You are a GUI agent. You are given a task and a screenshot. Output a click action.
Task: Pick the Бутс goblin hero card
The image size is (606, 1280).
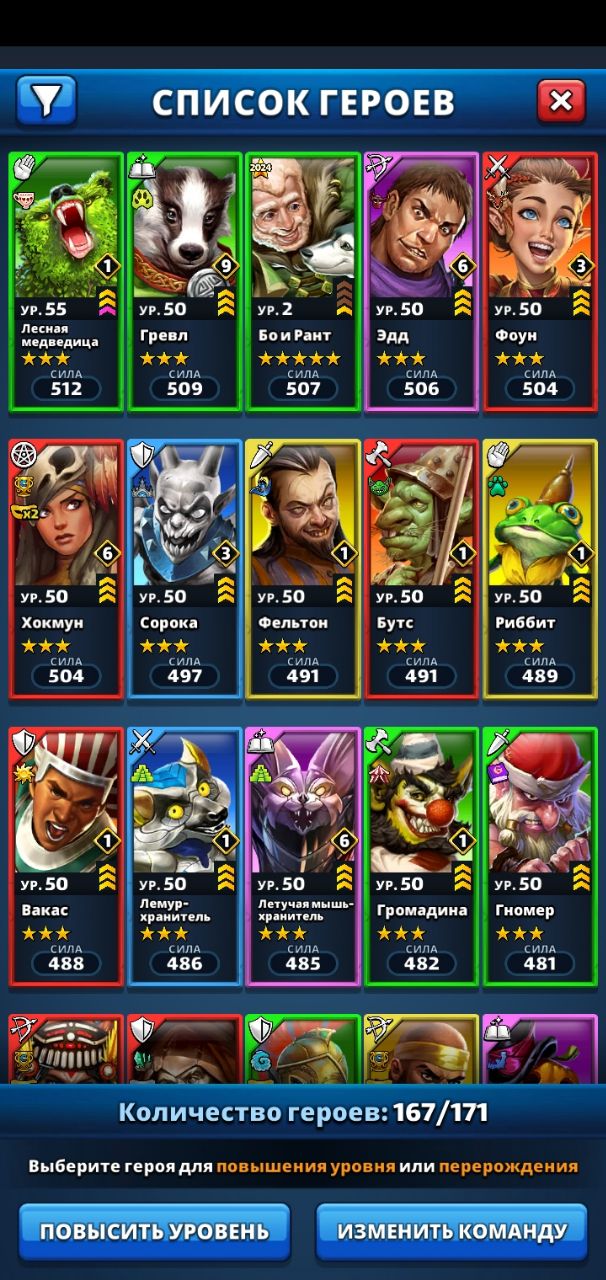tap(421, 568)
